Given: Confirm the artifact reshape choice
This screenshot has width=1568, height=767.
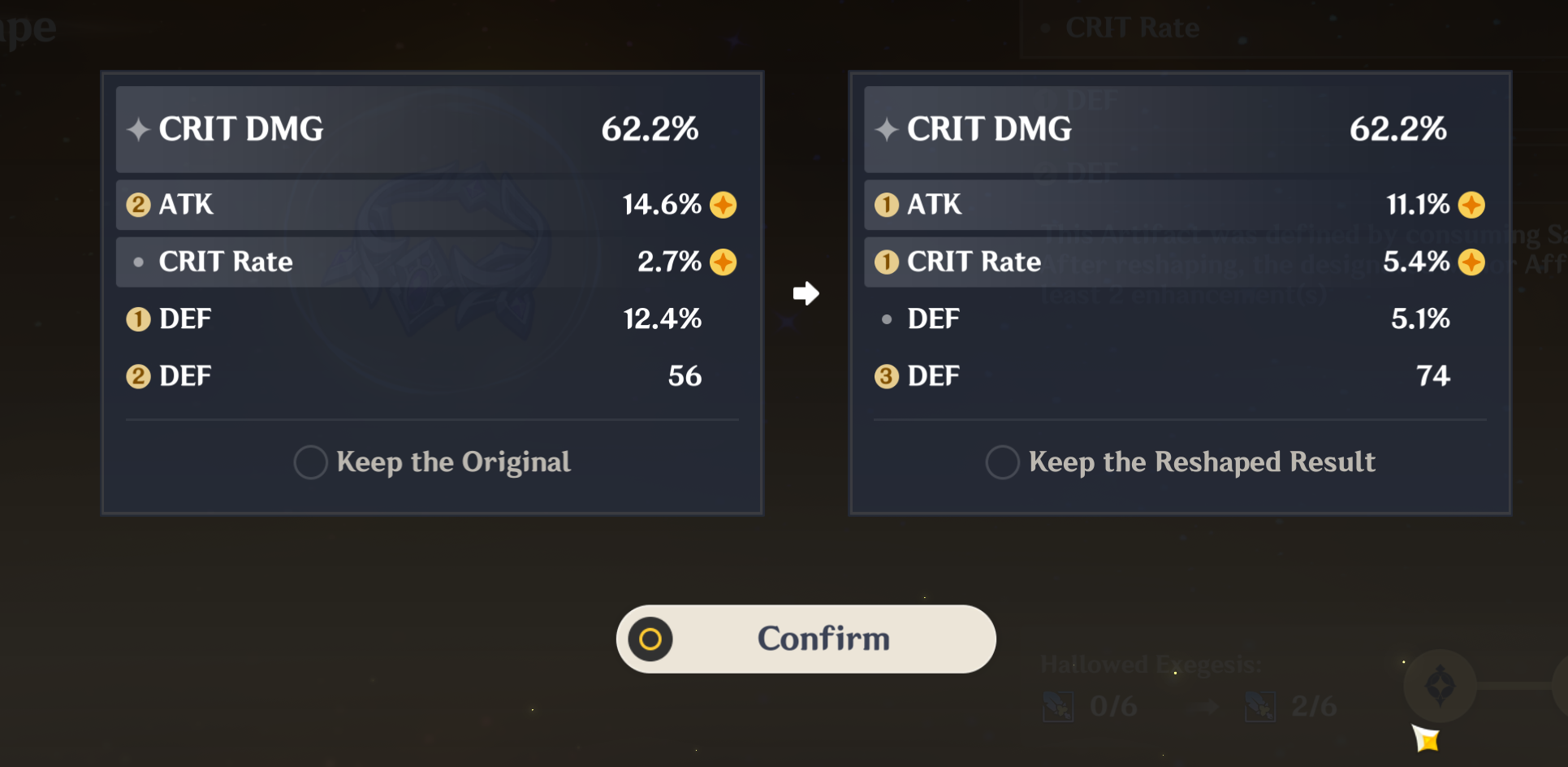Looking at the screenshot, I should (x=806, y=639).
